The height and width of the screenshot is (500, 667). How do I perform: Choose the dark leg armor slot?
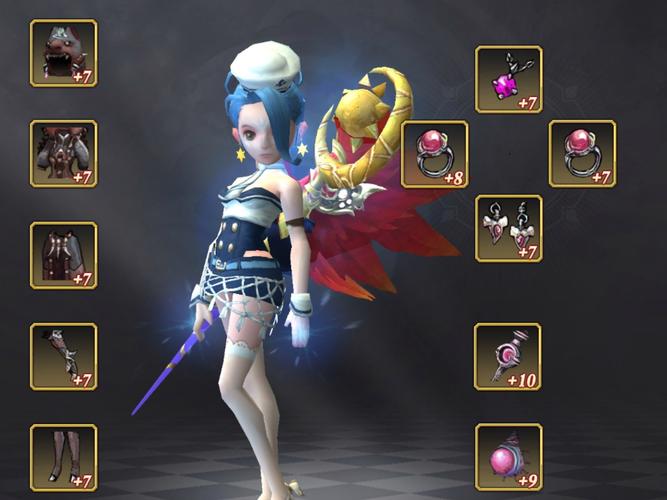[63, 255]
